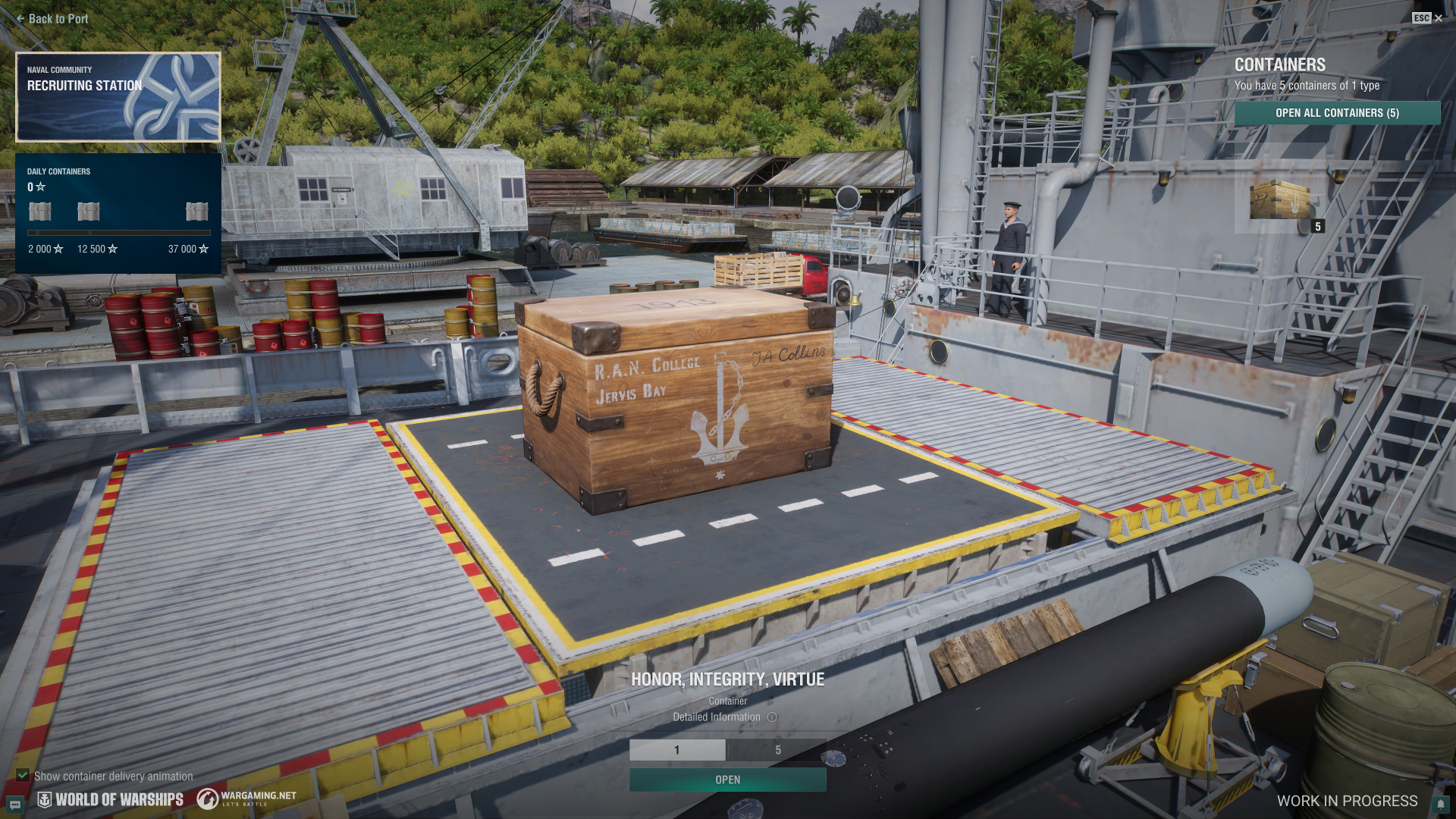This screenshot has width=1456, height=819.
Task: Click the 12 500 star daily container
Action: pyautogui.click(x=89, y=212)
